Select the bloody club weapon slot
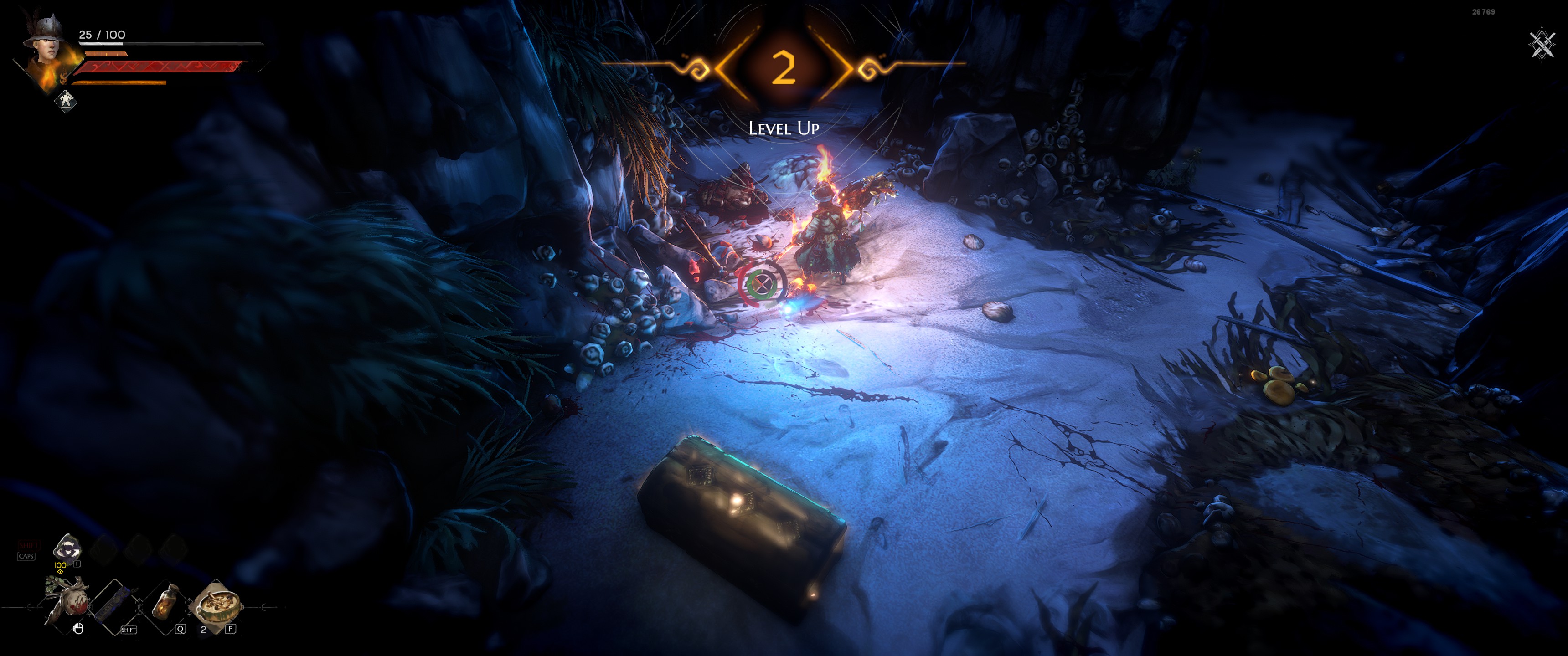The image size is (1568, 656). [67, 602]
